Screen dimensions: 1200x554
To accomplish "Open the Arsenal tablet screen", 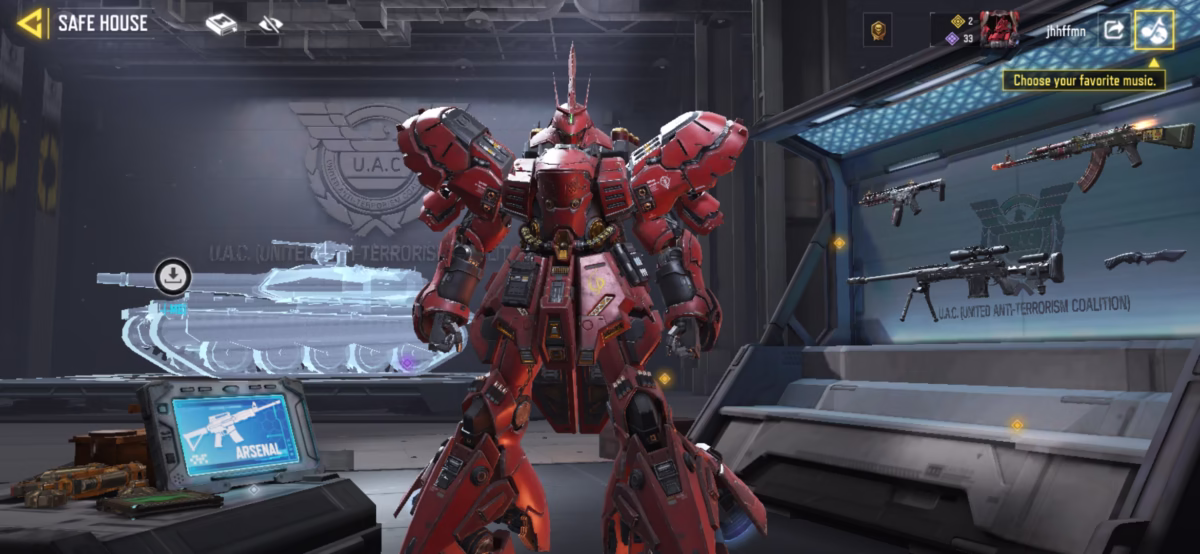I will [235, 432].
